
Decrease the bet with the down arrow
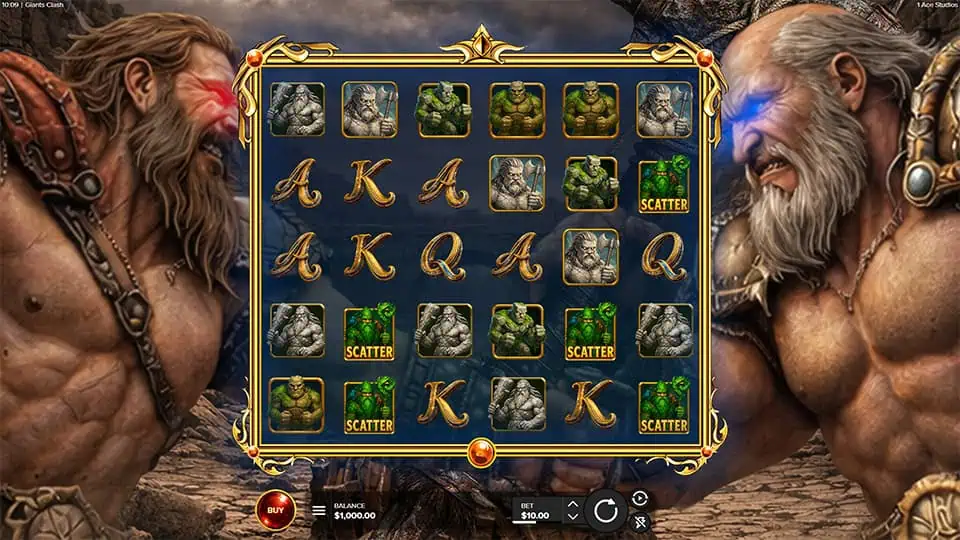572,517
